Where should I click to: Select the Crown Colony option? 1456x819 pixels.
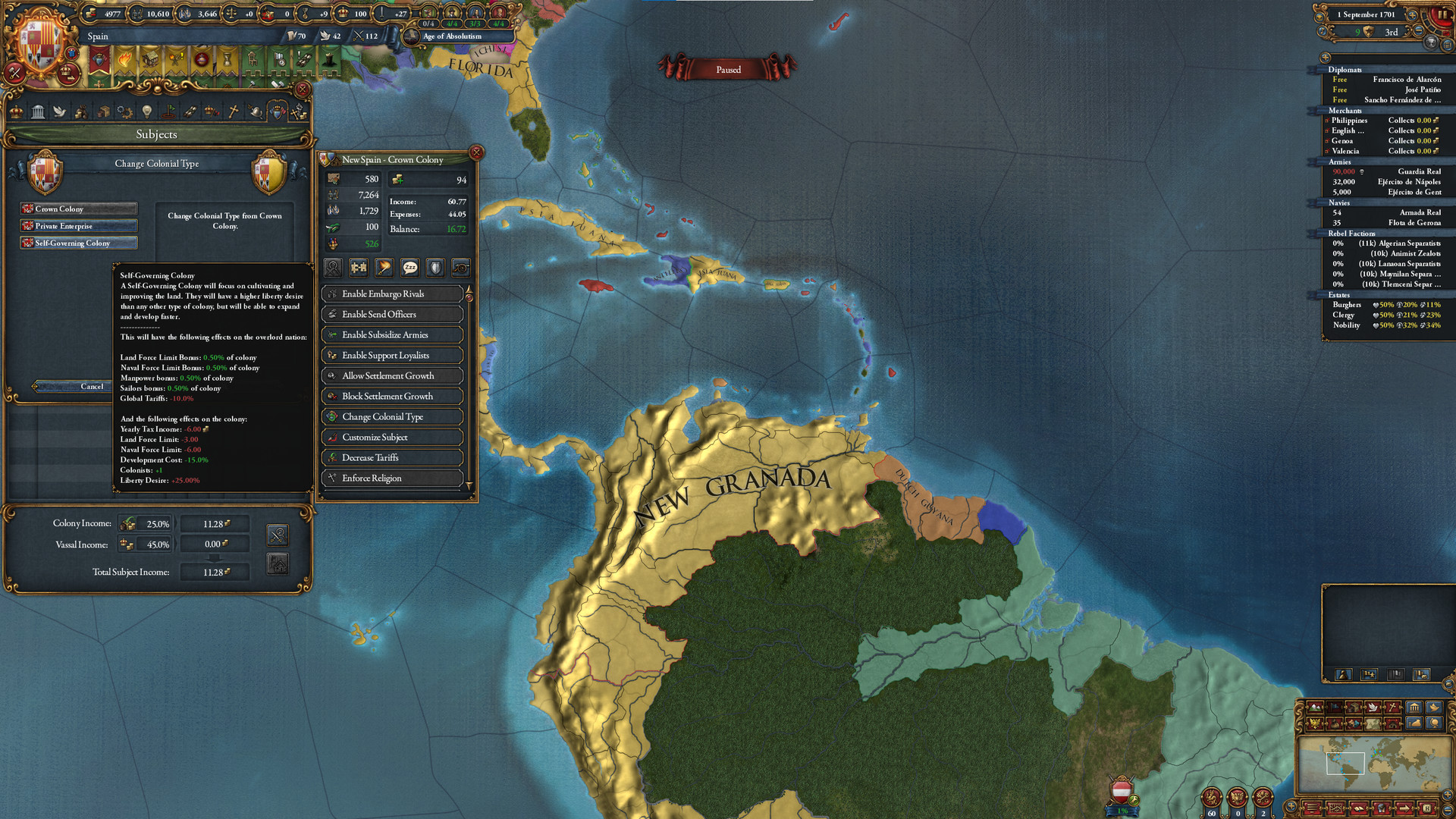[x=78, y=208]
